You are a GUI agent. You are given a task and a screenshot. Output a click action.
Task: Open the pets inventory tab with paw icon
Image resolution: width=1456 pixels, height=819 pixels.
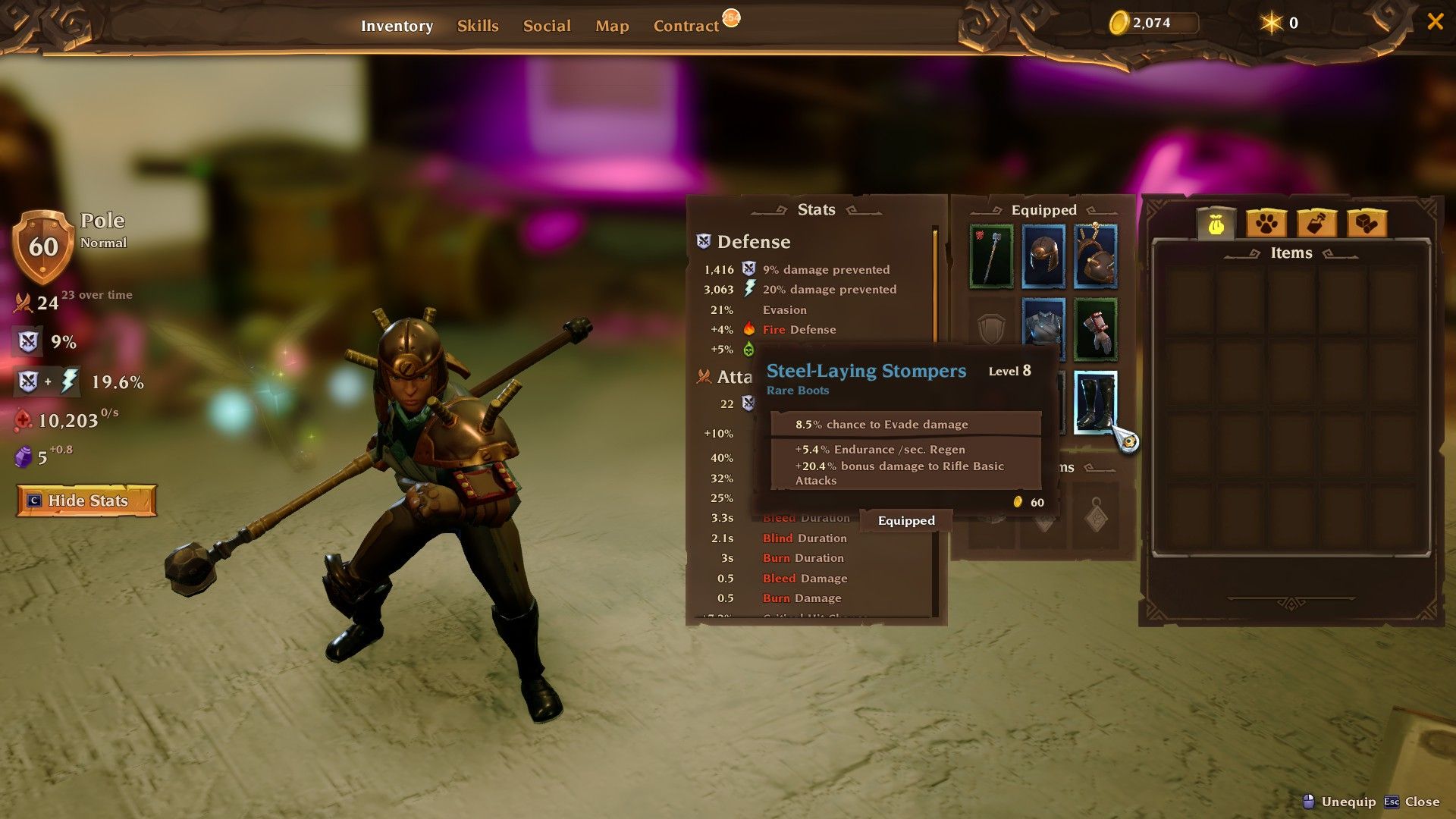(1268, 223)
